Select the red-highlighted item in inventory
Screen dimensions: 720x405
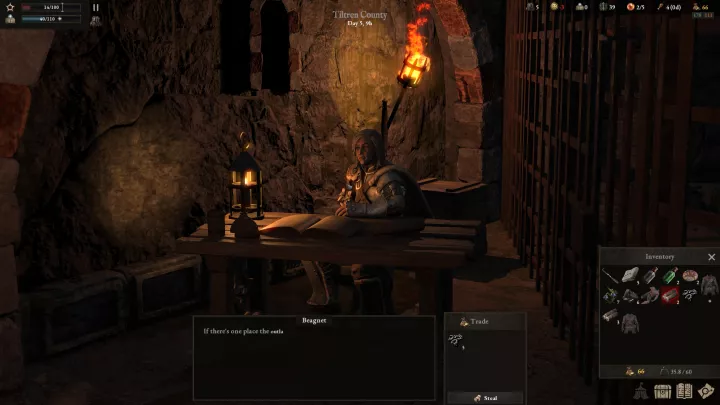[671, 296]
